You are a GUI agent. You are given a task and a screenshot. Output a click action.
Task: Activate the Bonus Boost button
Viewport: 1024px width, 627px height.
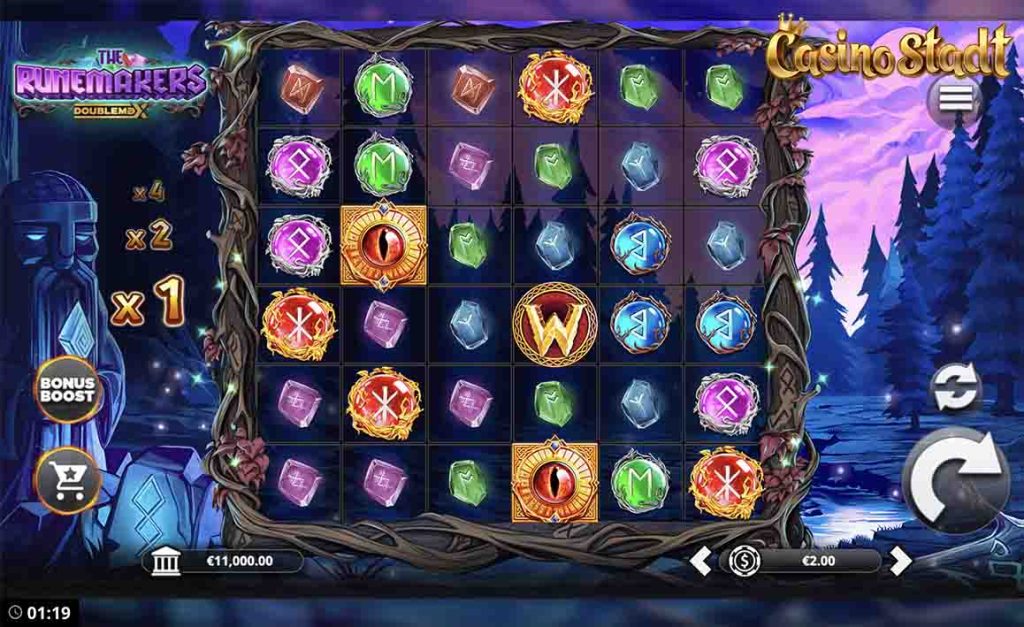click(68, 389)
